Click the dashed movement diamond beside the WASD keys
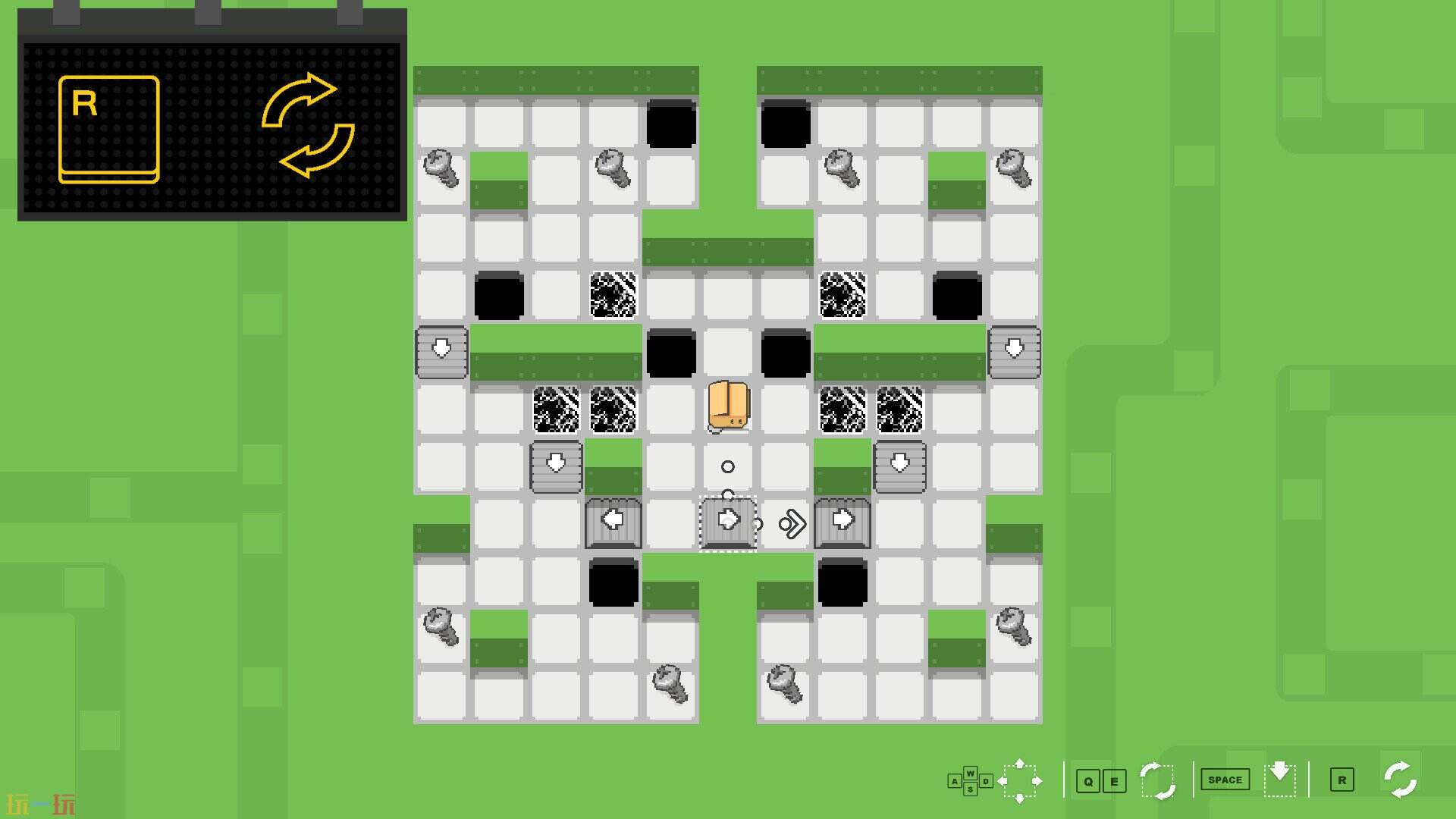This screenshot has width=1456, height=819. click(1020, 779)
